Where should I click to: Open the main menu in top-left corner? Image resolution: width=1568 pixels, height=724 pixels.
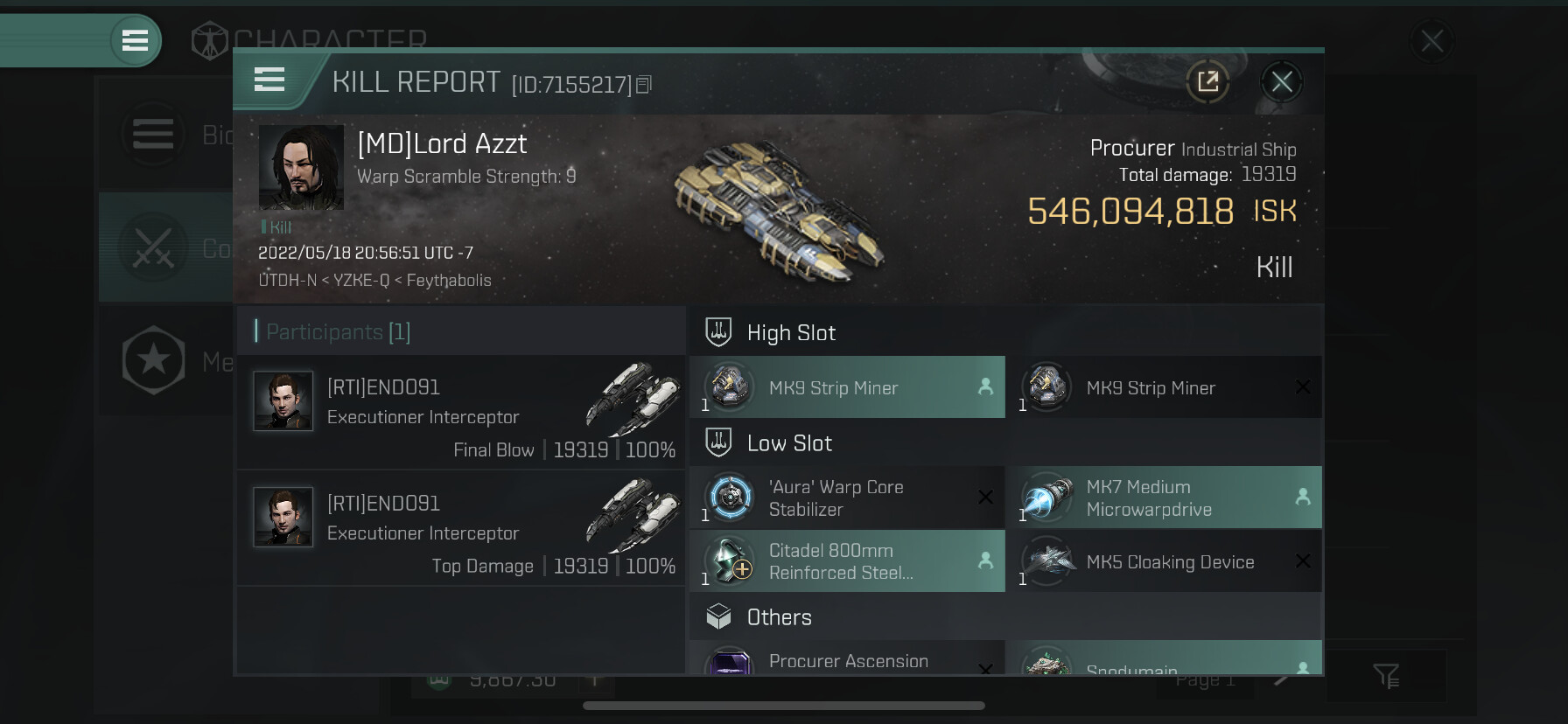pos(135,40)
